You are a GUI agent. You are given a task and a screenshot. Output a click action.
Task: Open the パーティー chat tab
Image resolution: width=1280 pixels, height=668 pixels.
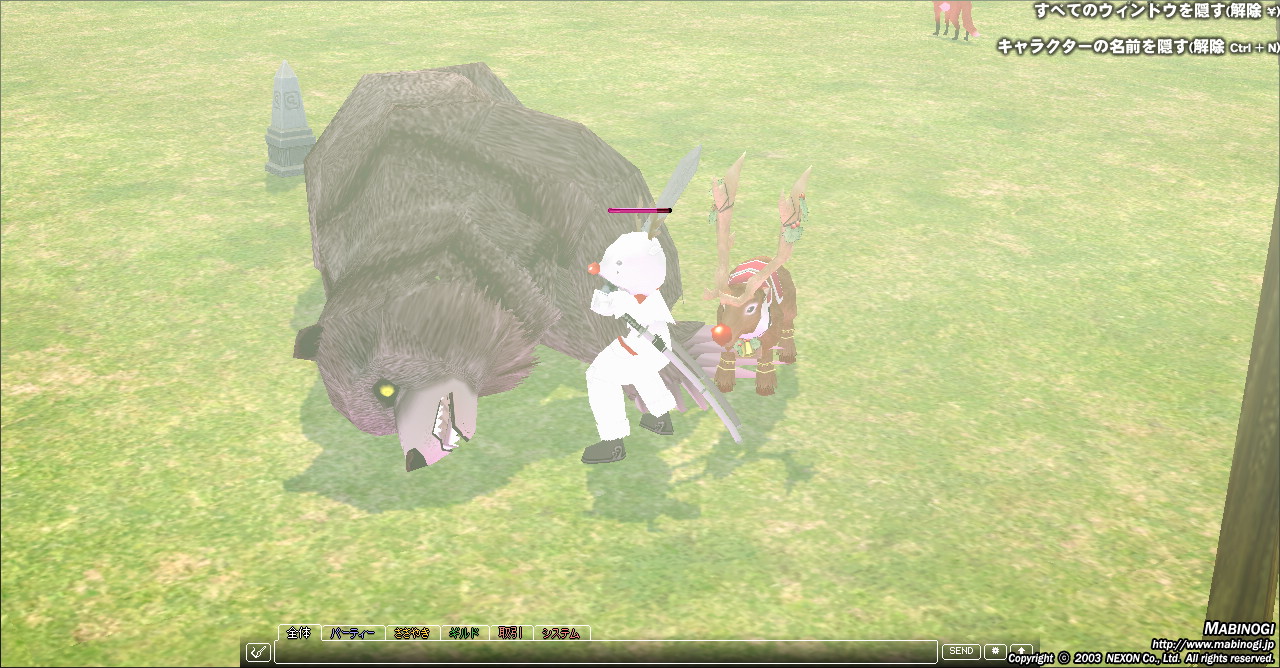(x=352, y=633)
